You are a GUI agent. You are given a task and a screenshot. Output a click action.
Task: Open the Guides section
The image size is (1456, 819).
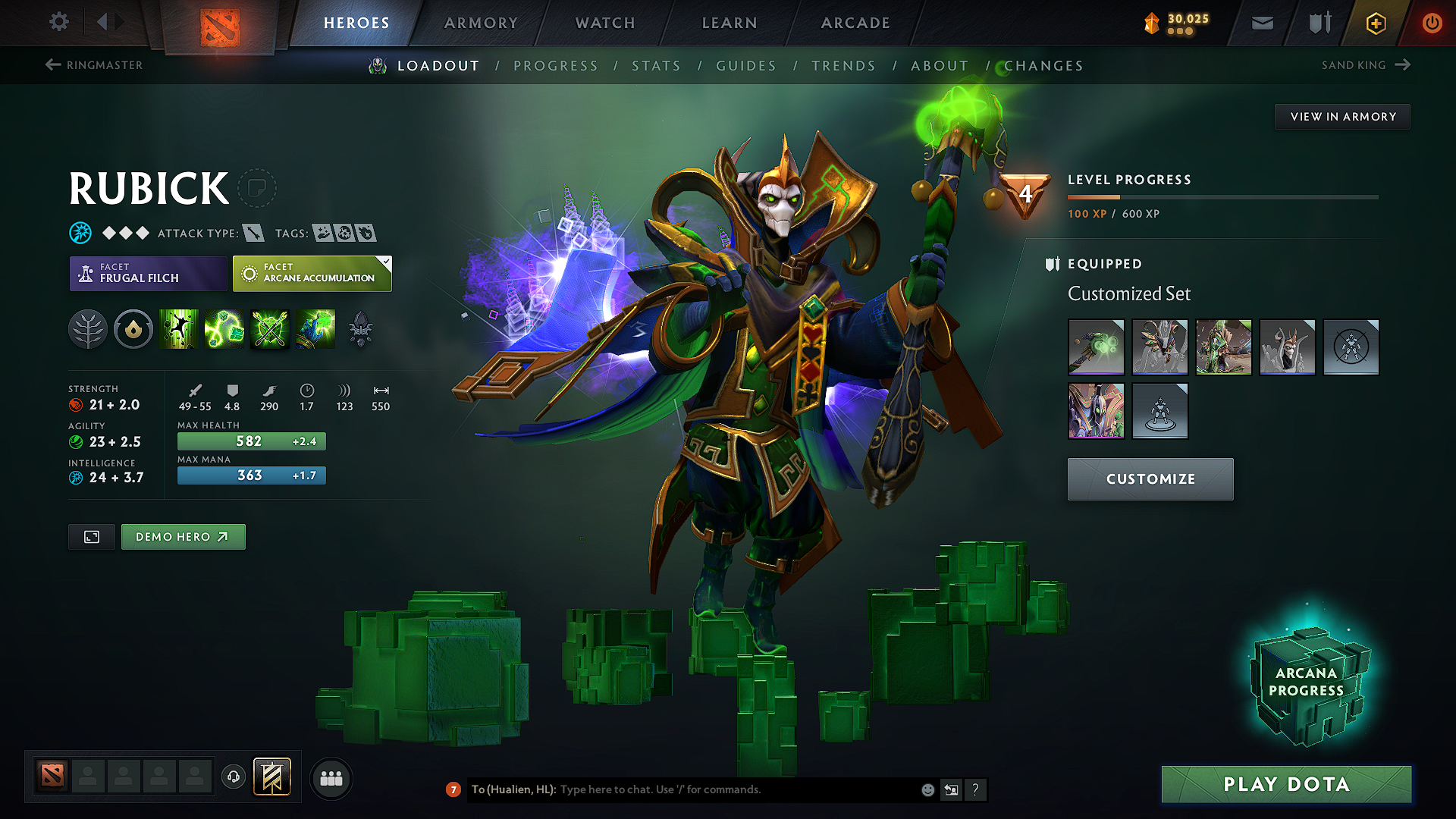(x=746, y=66)
